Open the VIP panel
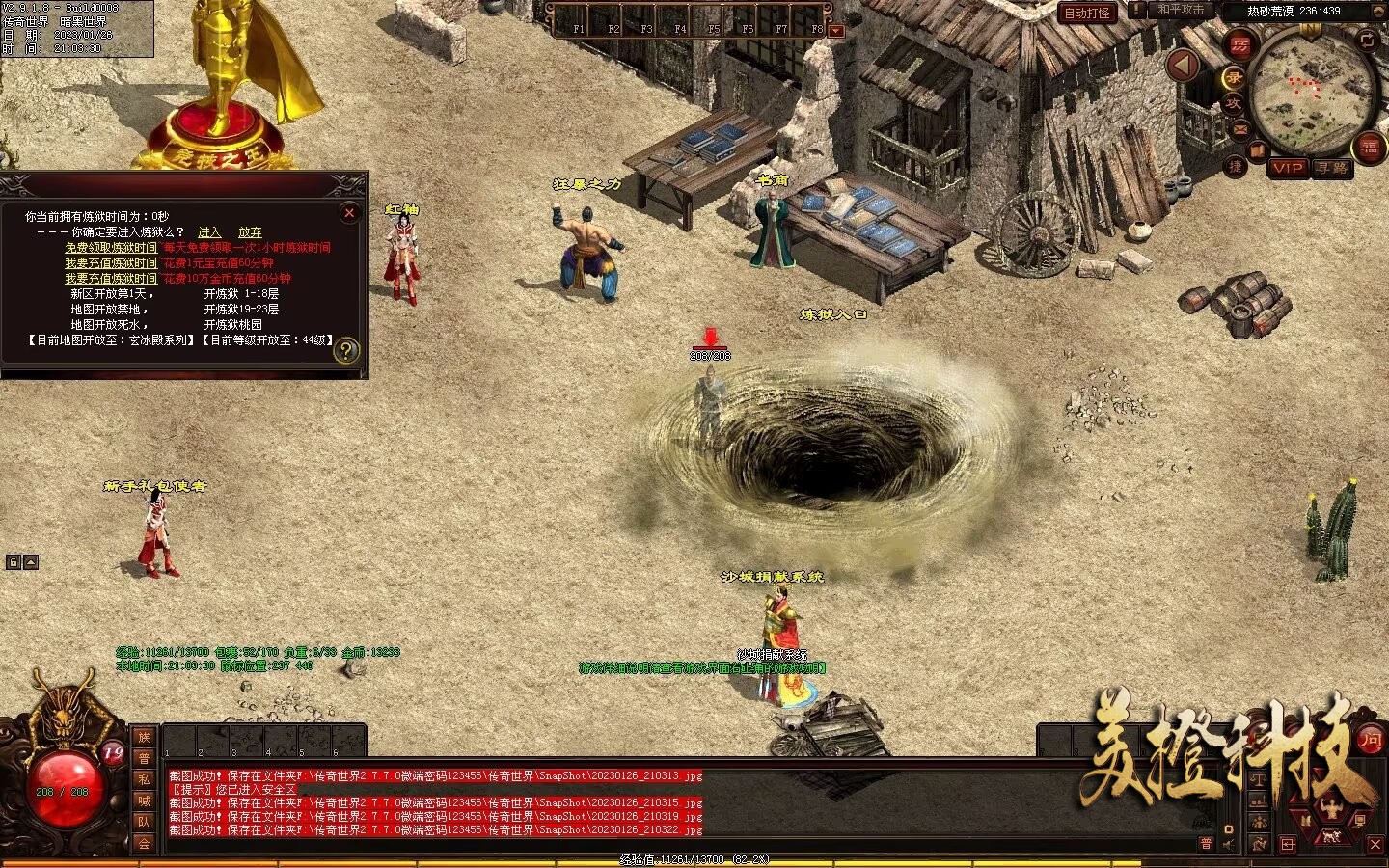 [x=1287, y=168]
